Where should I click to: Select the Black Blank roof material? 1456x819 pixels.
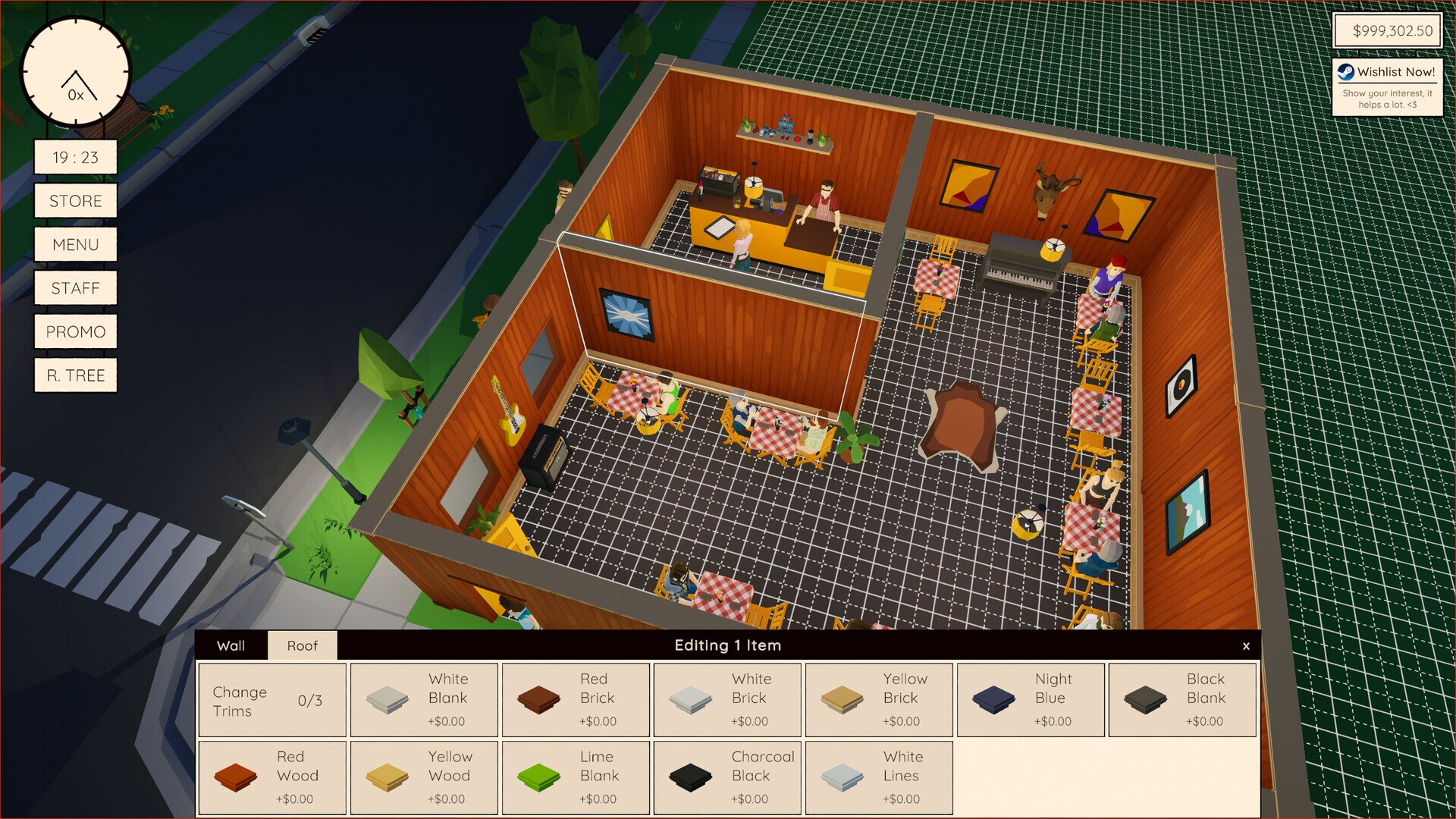1181,699
